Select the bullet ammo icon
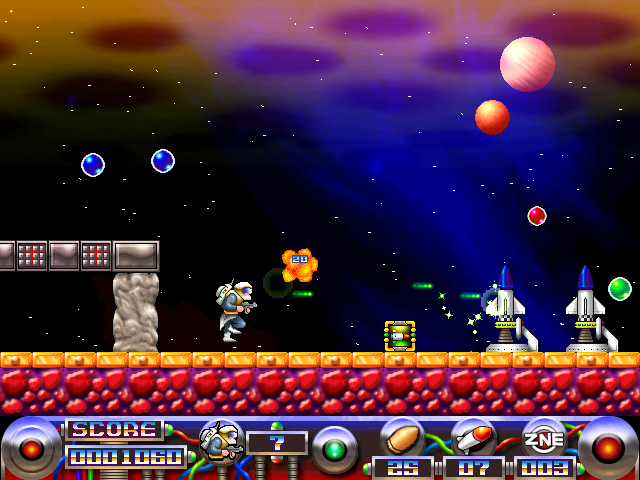Viewport: 640px width, 480px height. pos(402,437)
